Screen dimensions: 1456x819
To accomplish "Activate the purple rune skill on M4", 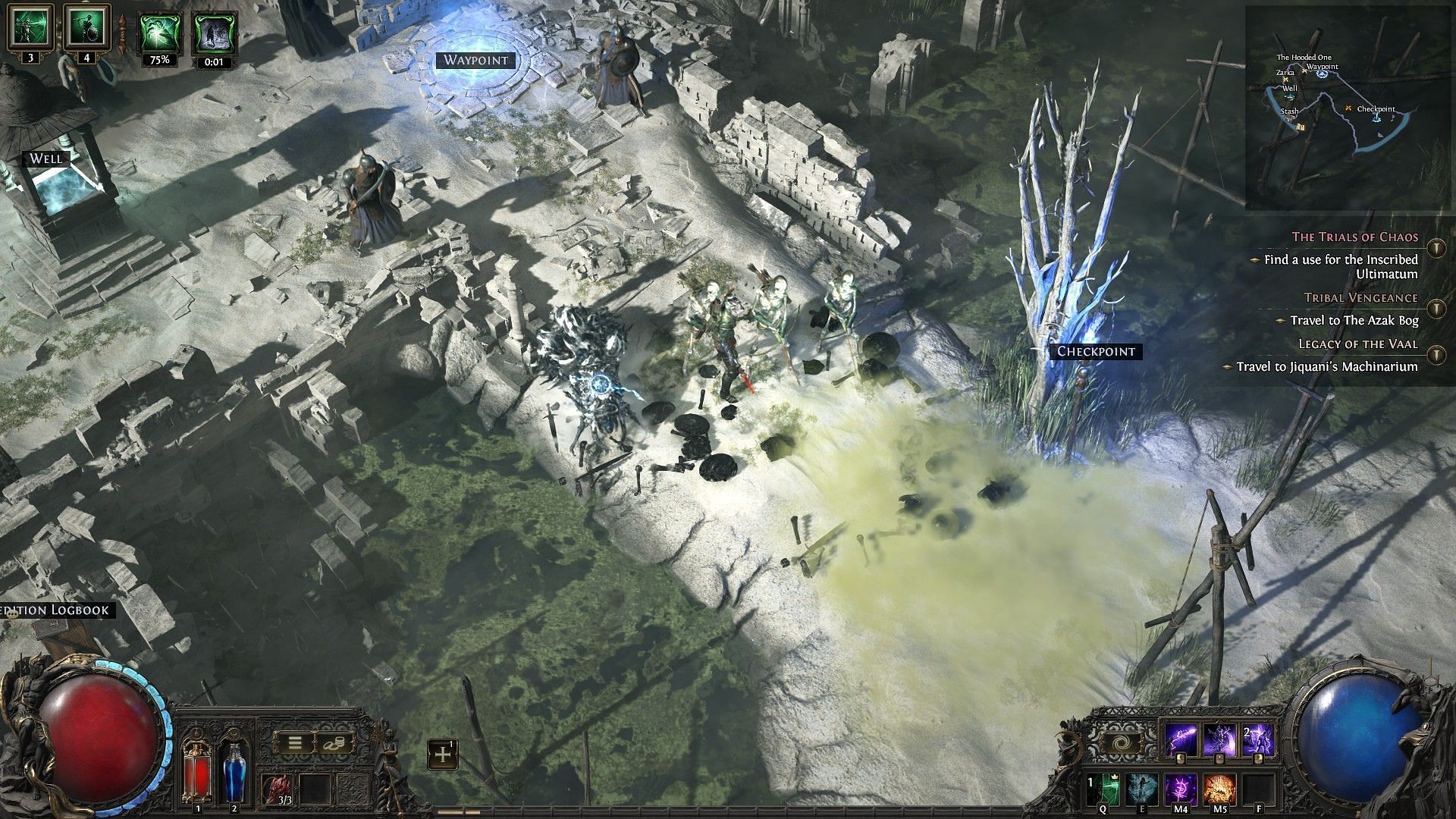I will [x=1181, y=789].
